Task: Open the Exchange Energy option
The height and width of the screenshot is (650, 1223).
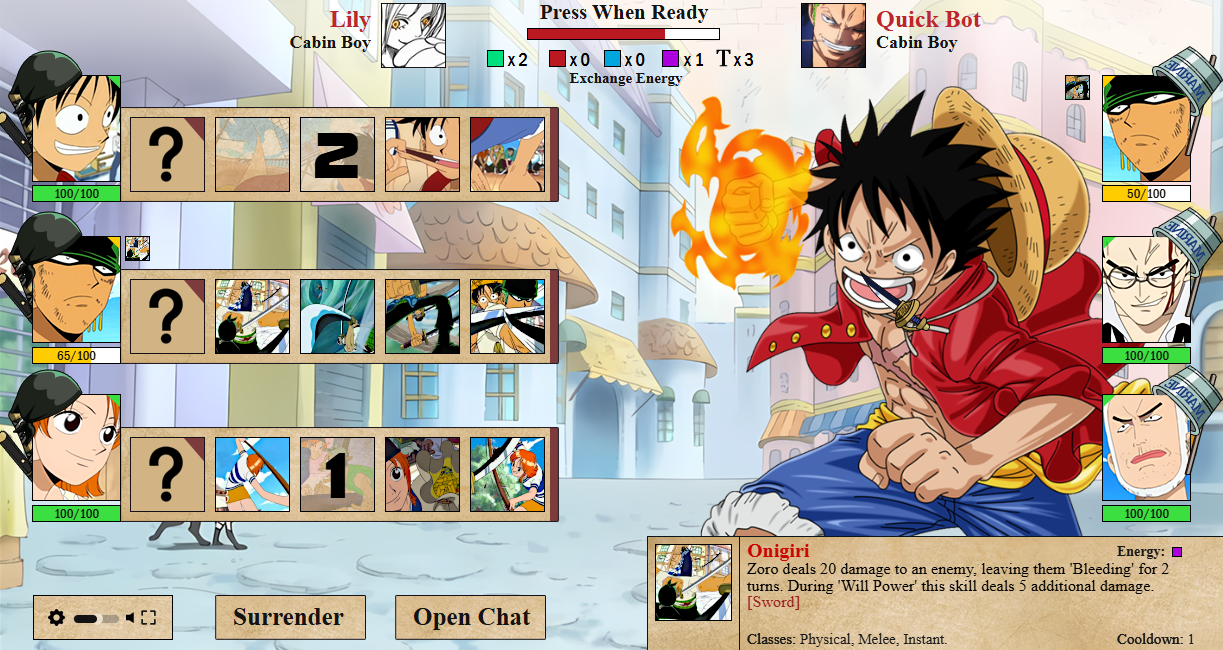Action: point(626,78)
